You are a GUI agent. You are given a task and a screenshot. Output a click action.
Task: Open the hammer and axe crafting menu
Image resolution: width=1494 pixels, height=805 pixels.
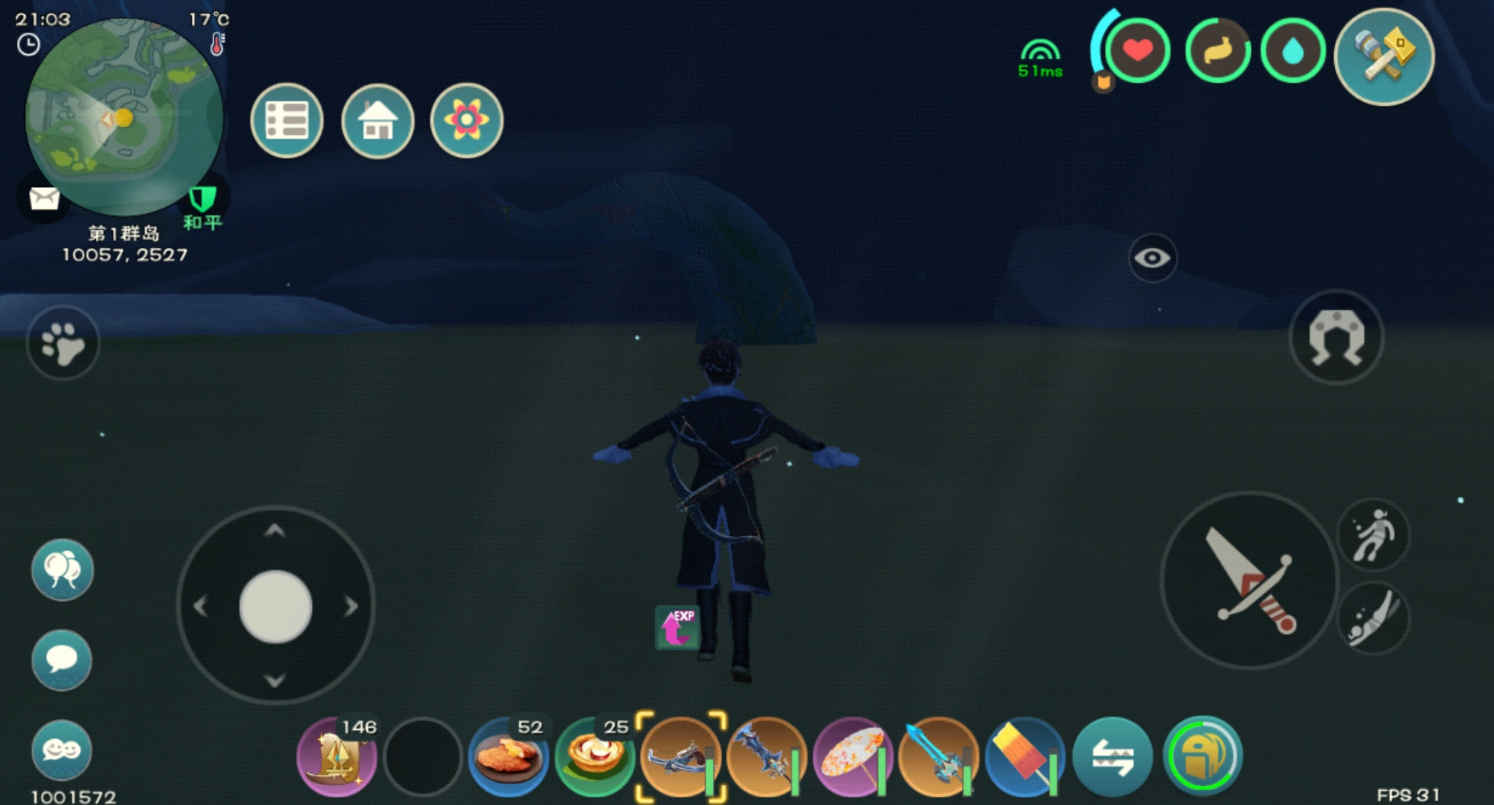click(1384, 56)
